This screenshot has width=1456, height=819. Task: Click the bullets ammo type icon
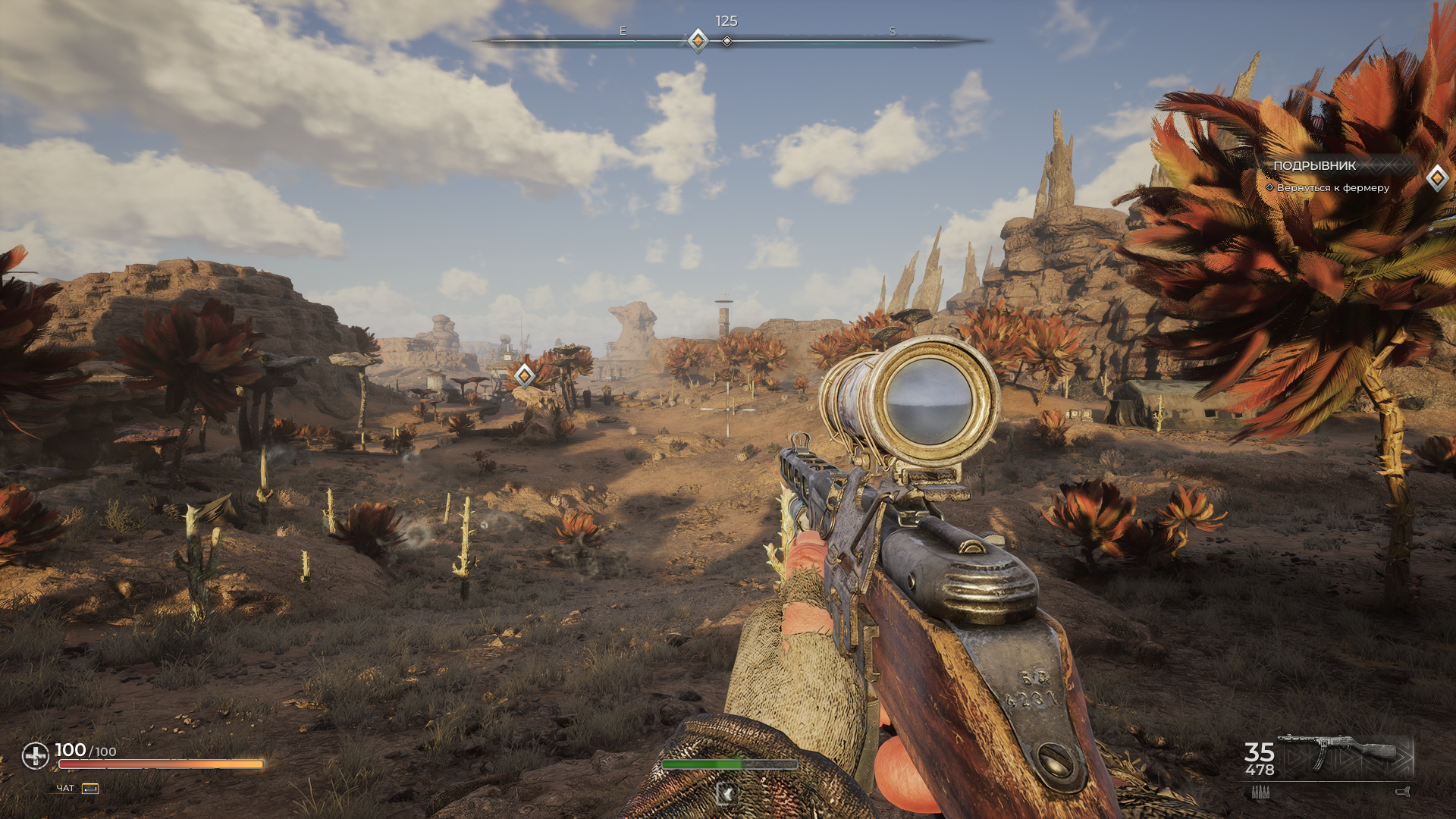click(x=1260, y=792)
